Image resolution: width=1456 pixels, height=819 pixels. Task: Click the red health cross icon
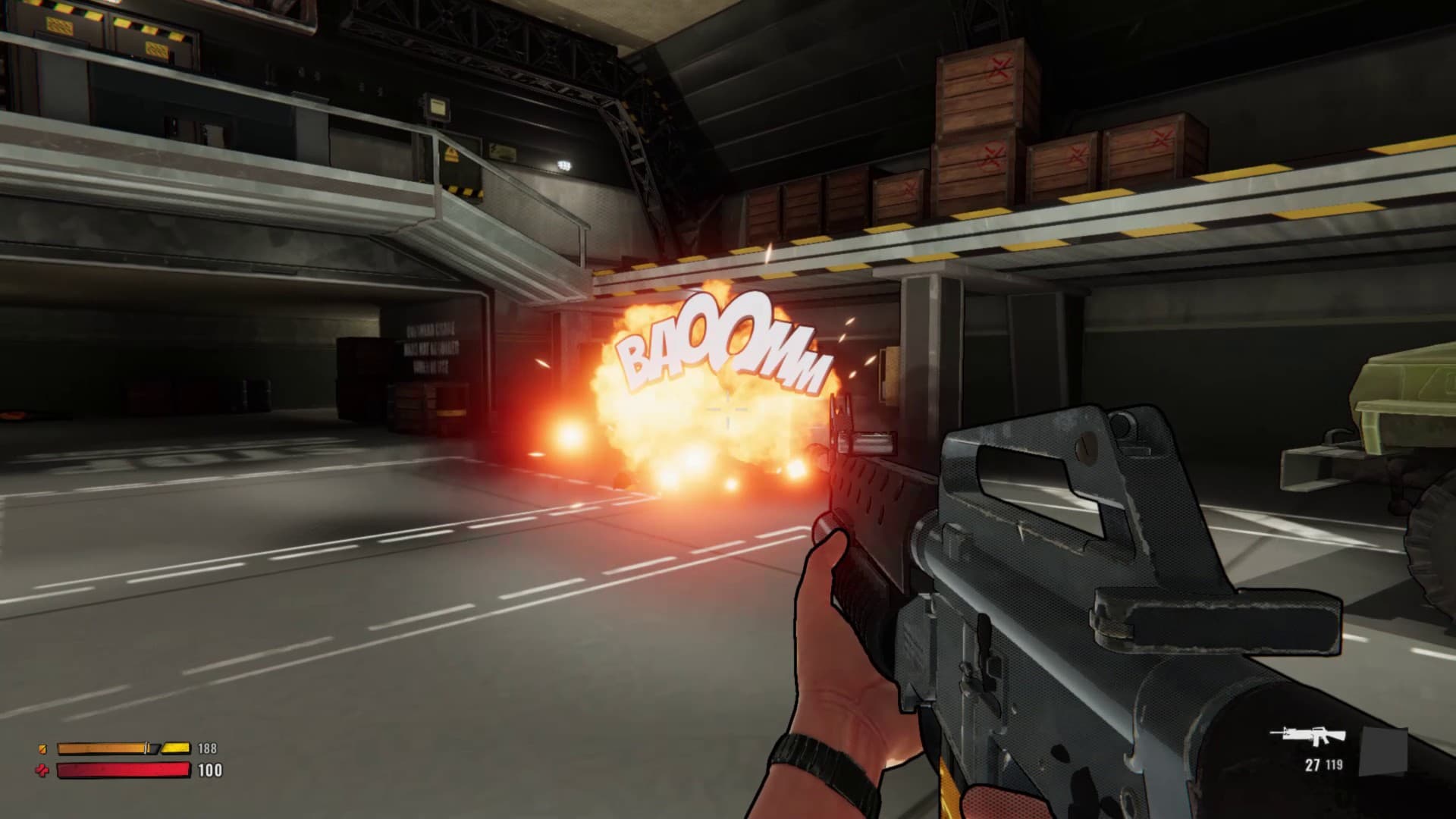42,770
